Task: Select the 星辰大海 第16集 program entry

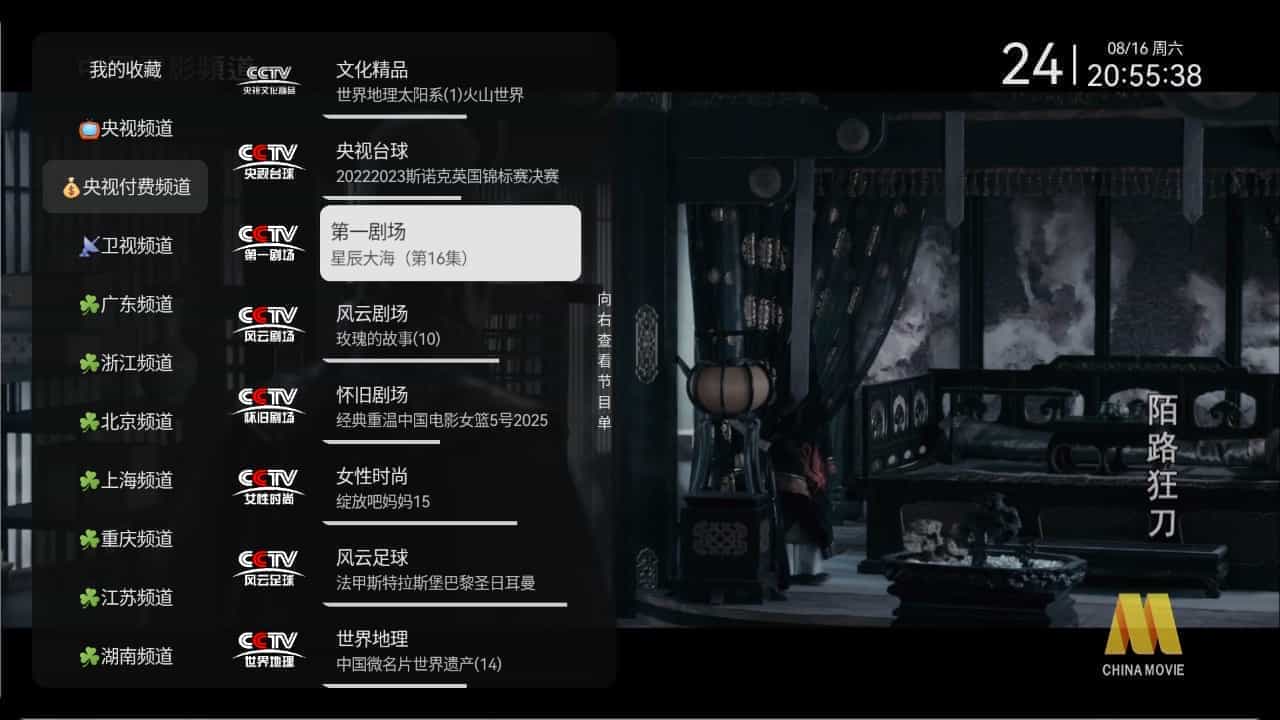Action: pos(400,260)
